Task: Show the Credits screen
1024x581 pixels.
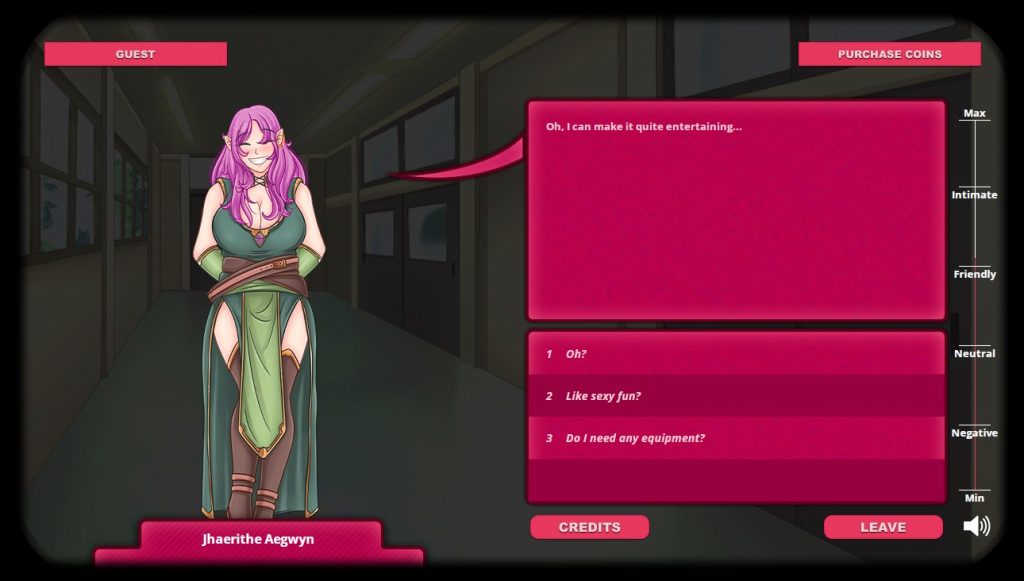Action: pos(589,527)
